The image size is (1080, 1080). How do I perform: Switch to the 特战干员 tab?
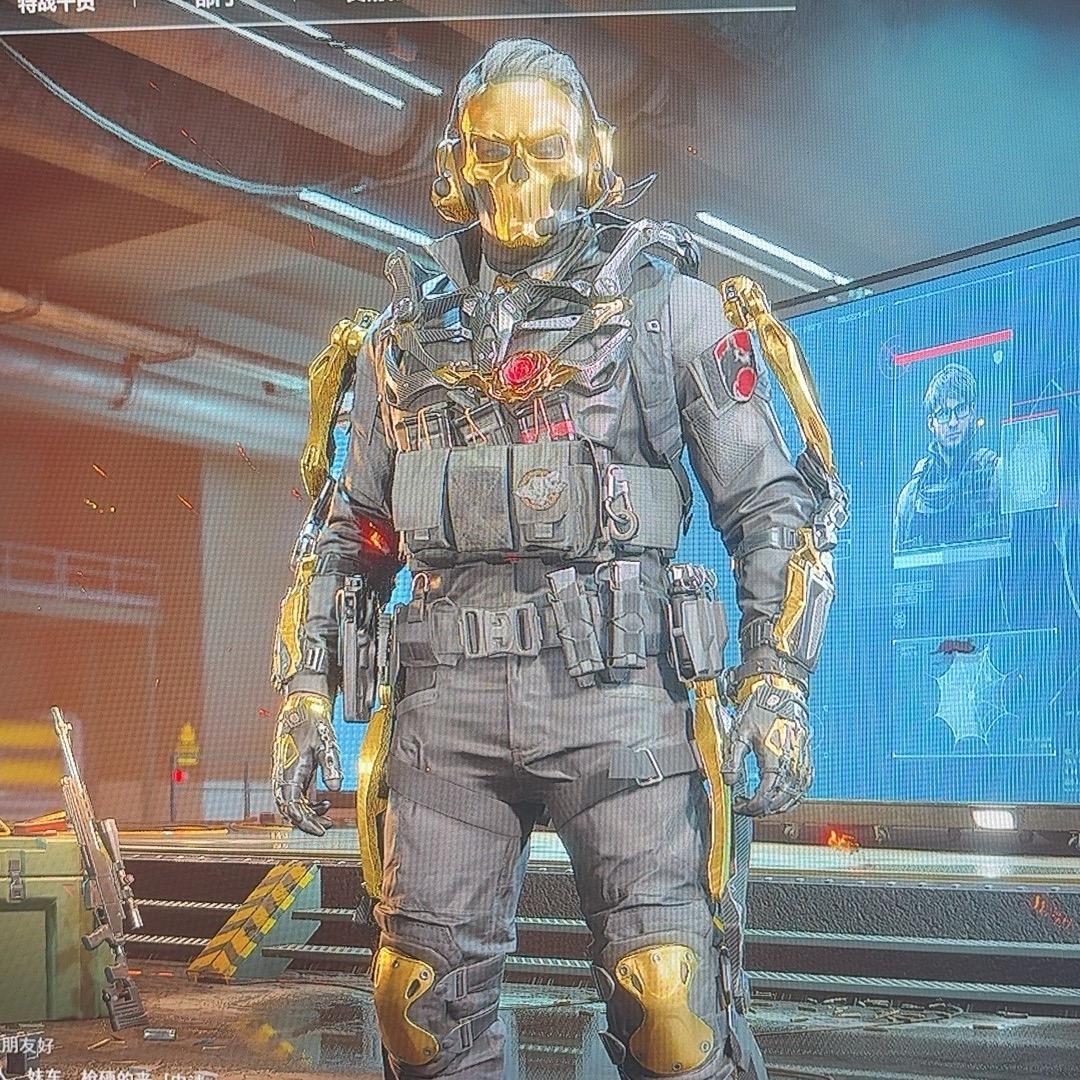click(x=55, y=6)
